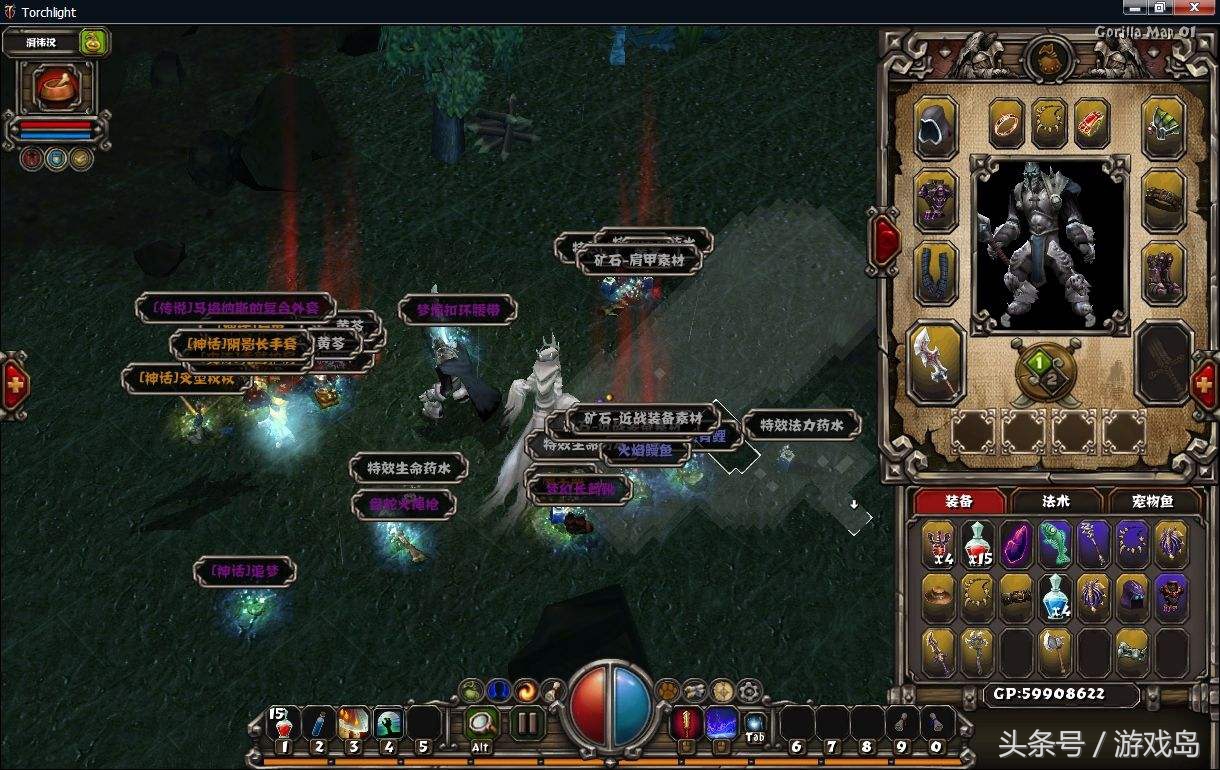Select the green fish in inventory
1220x770 pixels.
click(1055, 545)
